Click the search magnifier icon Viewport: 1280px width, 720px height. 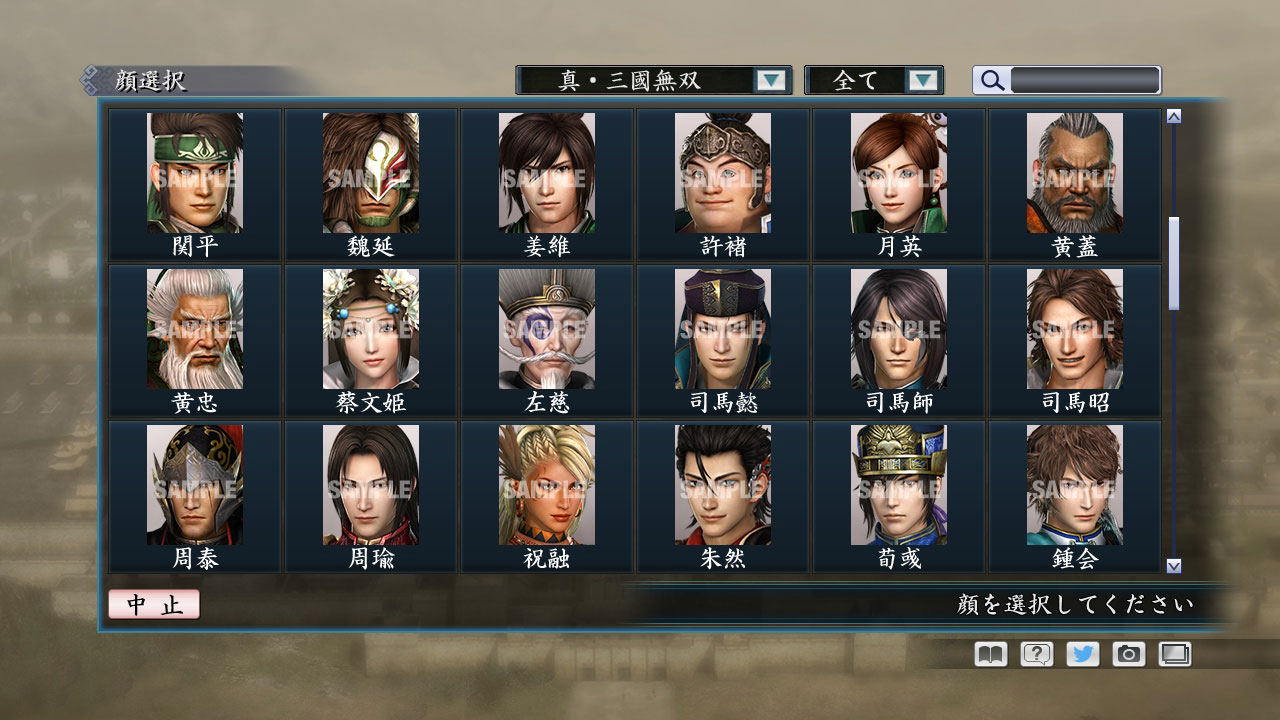coord(990,80)
